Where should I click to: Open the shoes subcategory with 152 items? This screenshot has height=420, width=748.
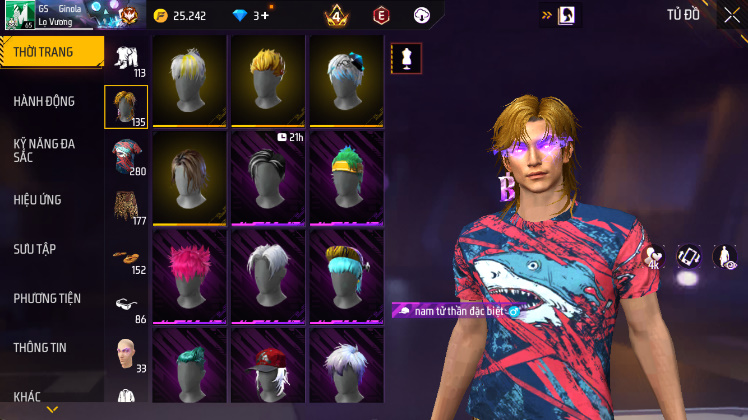(125, 254)
